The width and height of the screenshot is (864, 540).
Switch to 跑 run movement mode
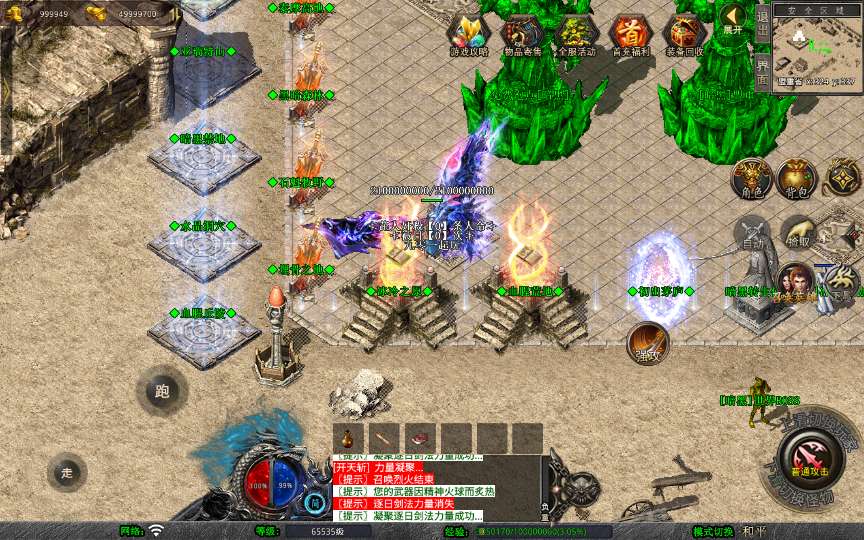click(x=162, y=392)
